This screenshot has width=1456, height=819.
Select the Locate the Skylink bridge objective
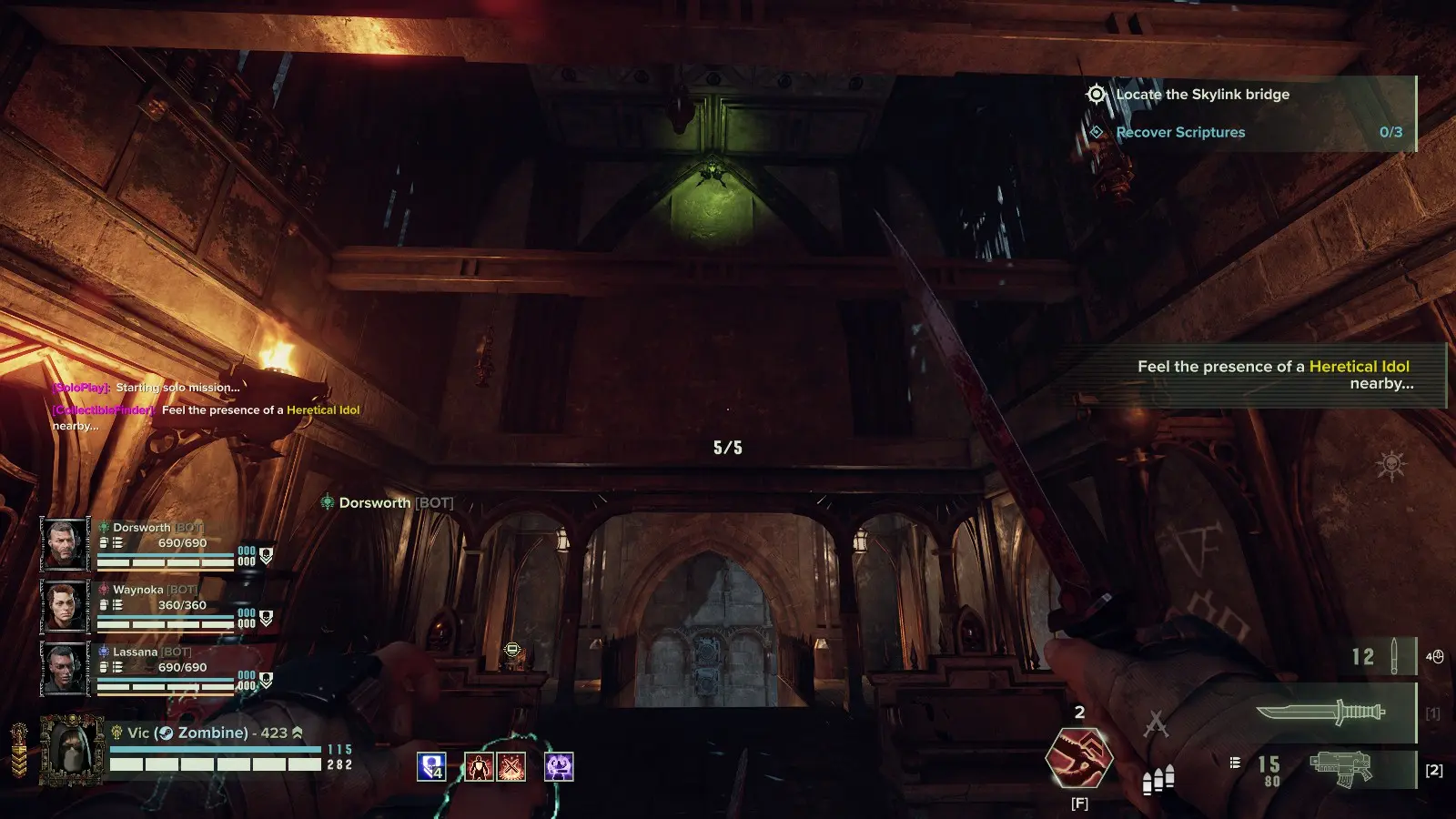[1201, 95]
